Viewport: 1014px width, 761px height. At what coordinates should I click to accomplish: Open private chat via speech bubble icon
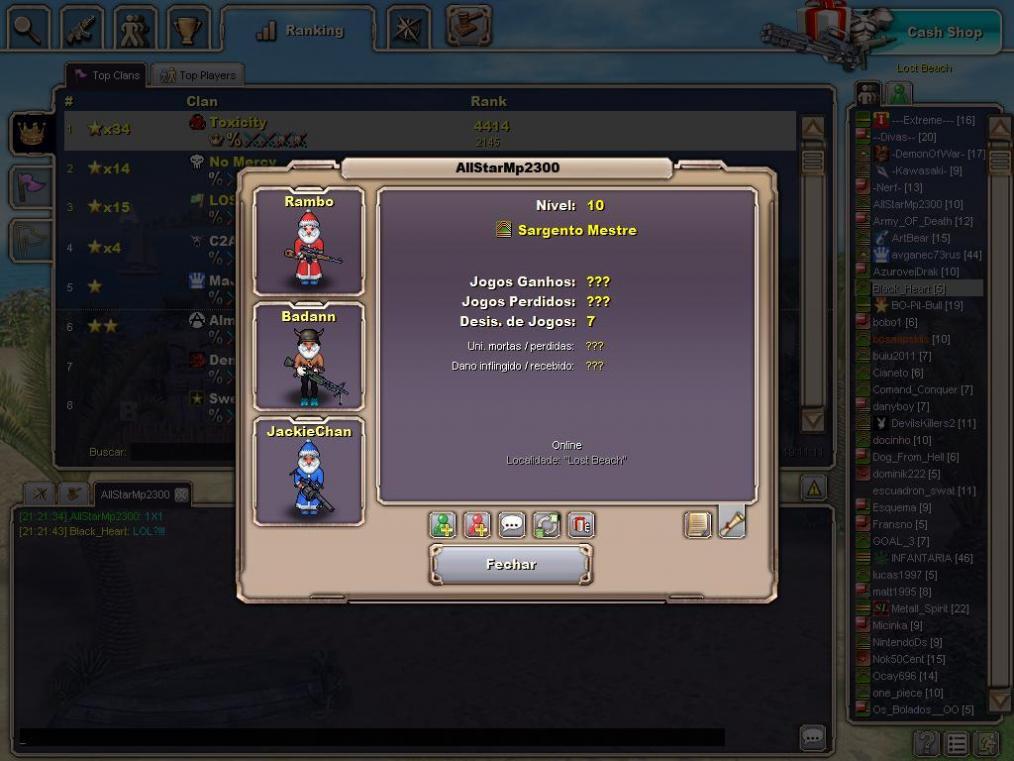512,524
